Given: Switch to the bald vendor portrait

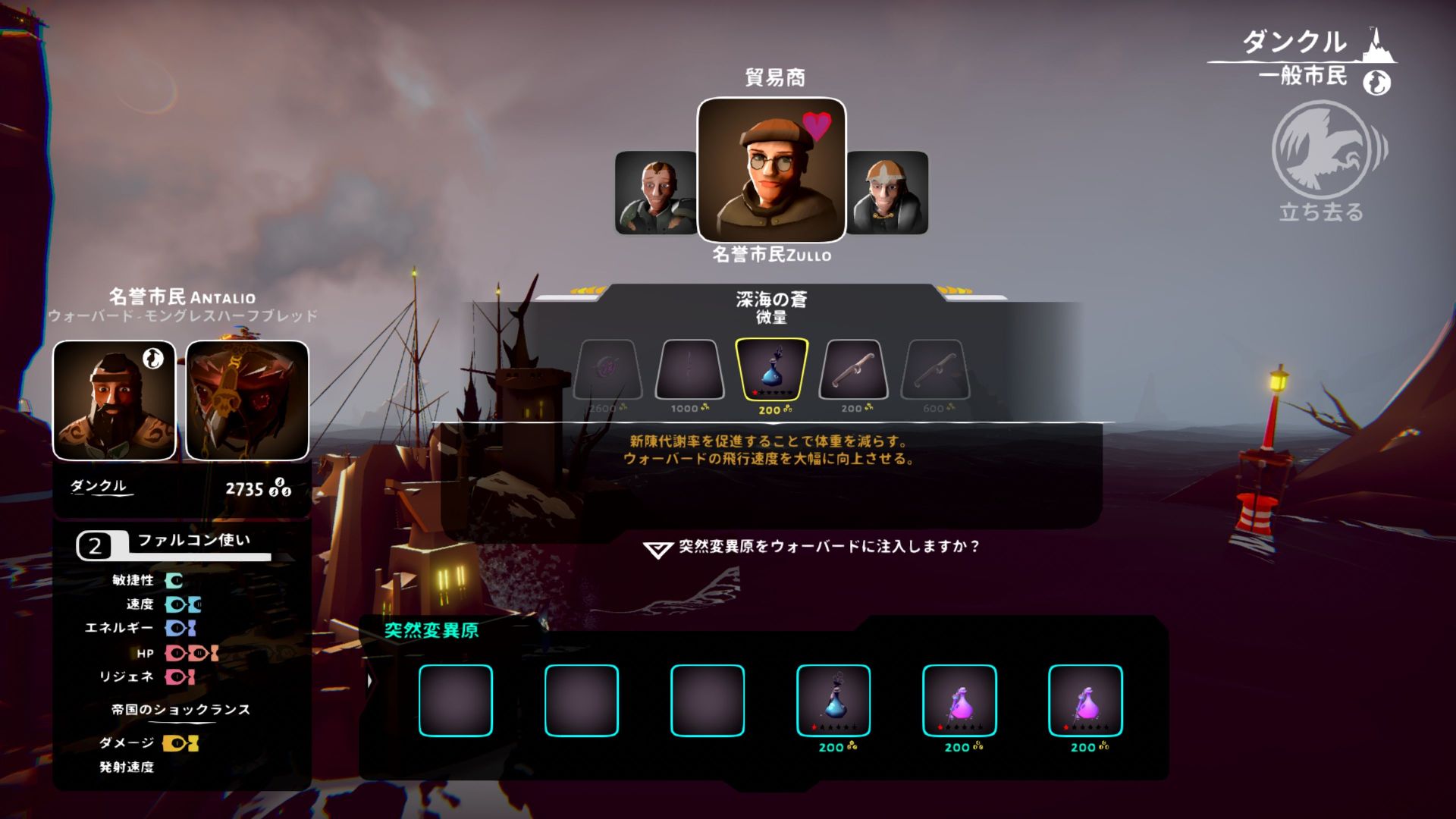Looking at the screenshot, I should coord(656,193).
